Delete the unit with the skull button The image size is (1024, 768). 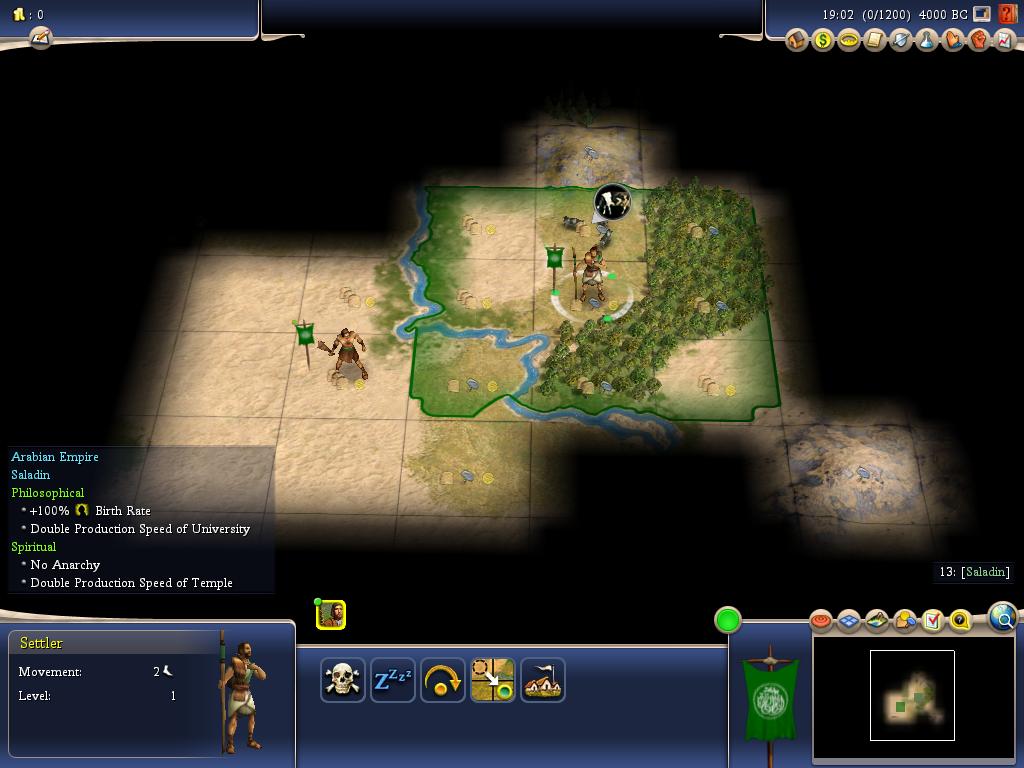(342, 680)
